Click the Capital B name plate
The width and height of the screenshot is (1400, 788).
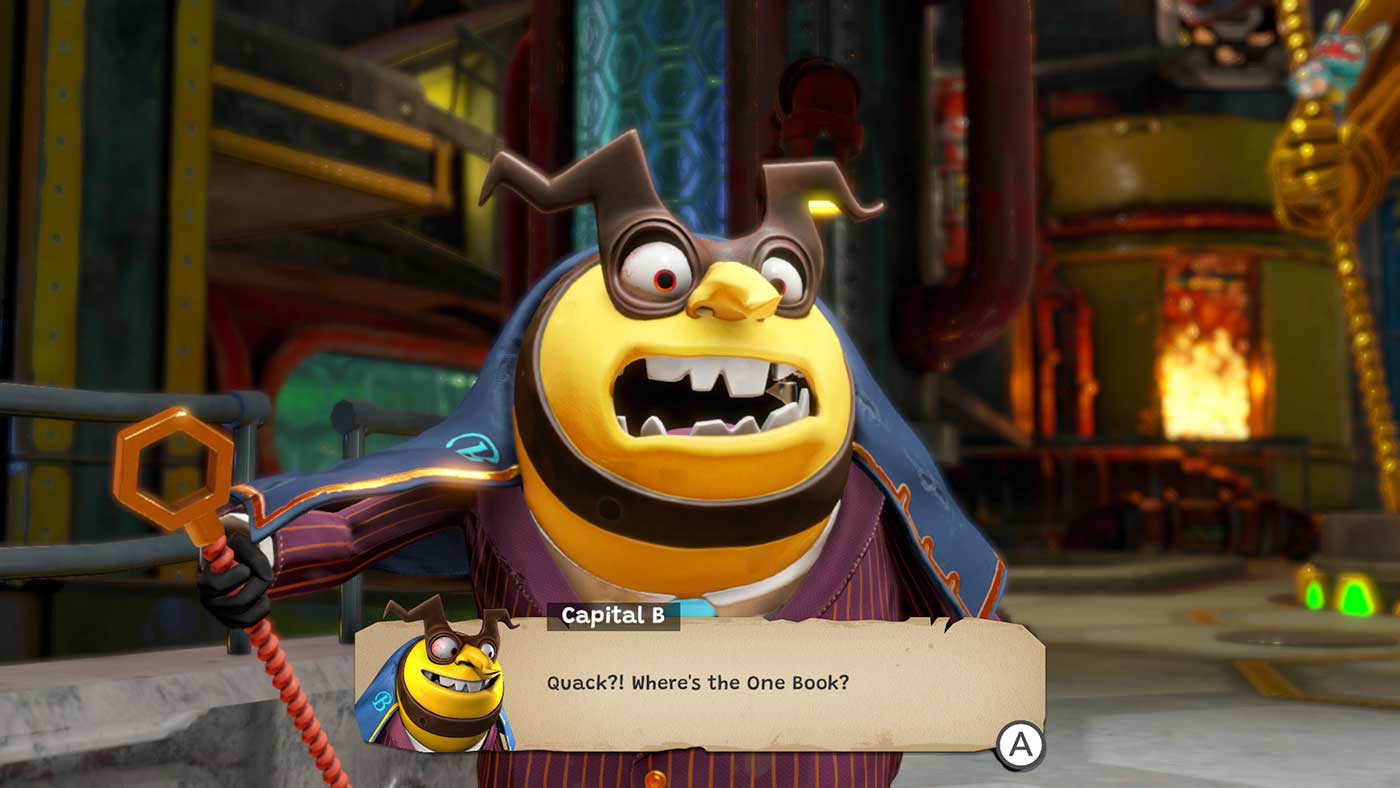[614, 617]
